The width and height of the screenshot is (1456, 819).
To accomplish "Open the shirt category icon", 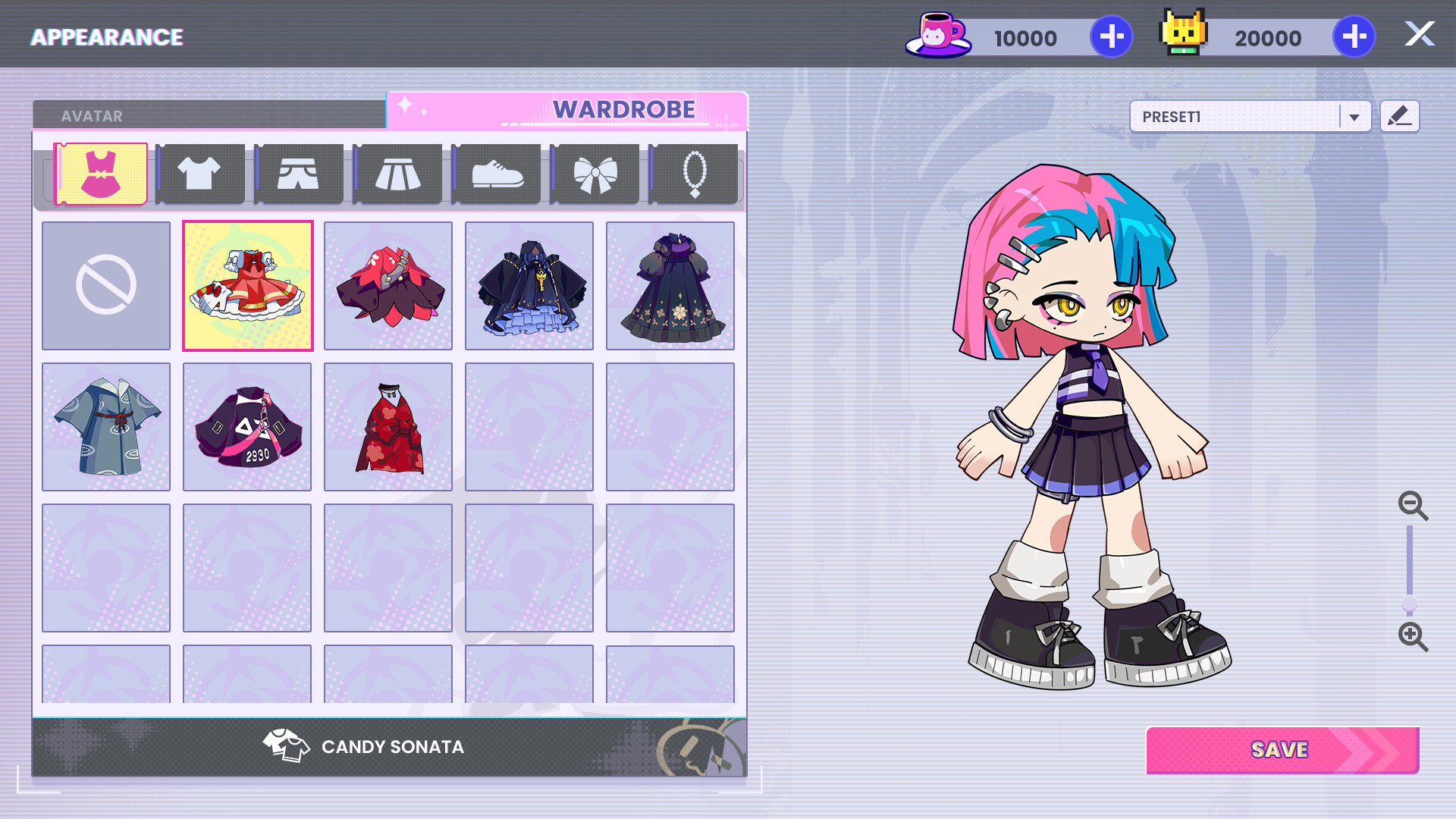I will (x=199, y=173).
